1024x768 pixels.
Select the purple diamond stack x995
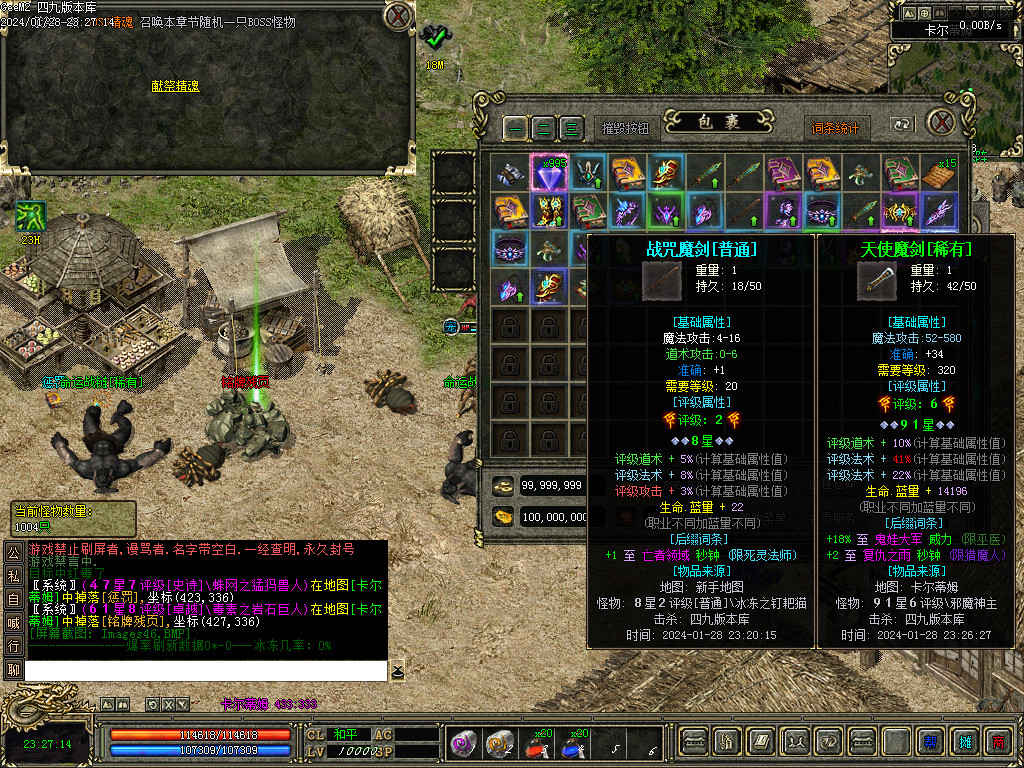[549, 172]
